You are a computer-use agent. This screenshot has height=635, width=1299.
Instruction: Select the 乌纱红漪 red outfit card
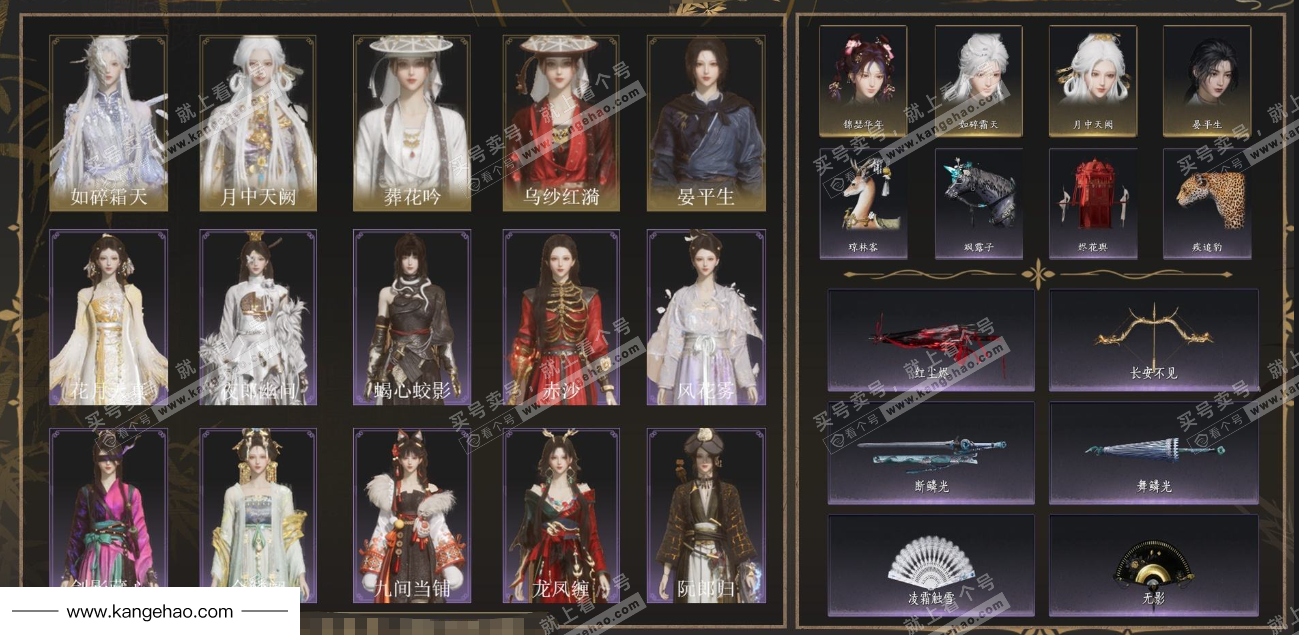pos(561,123)
